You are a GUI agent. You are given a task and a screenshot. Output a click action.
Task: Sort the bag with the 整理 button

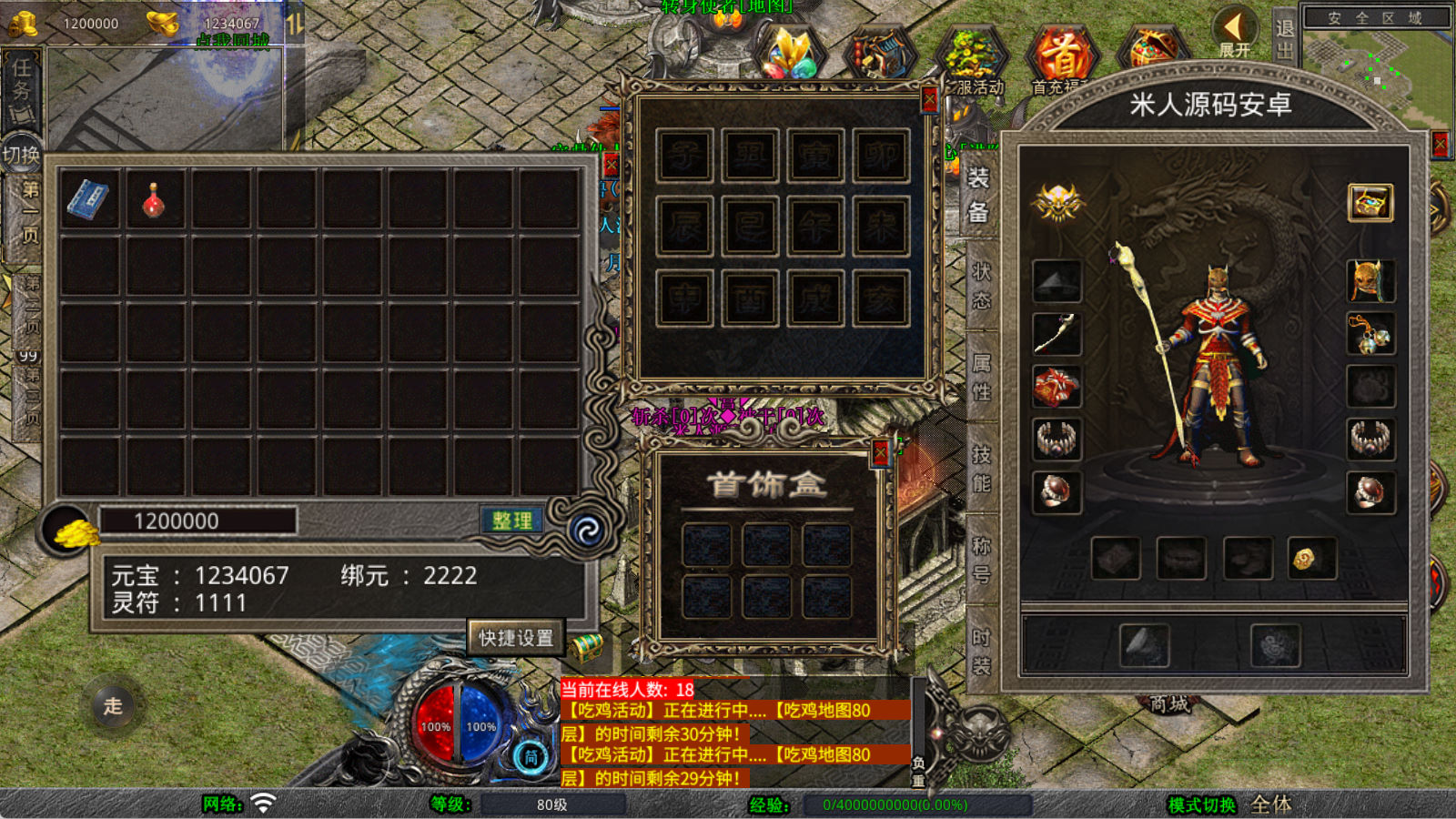tap(511, 521)
